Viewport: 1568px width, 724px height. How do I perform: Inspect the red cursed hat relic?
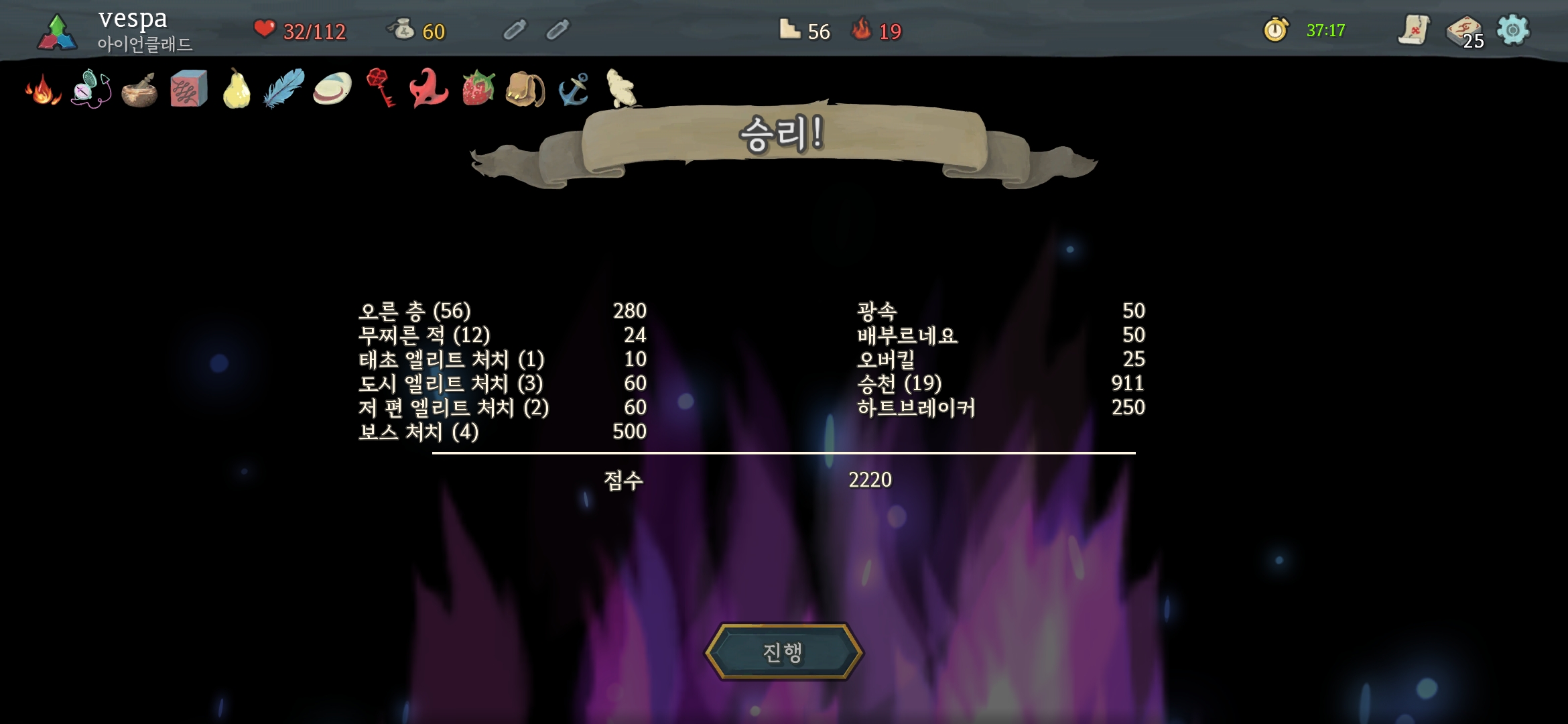[429, 88]
